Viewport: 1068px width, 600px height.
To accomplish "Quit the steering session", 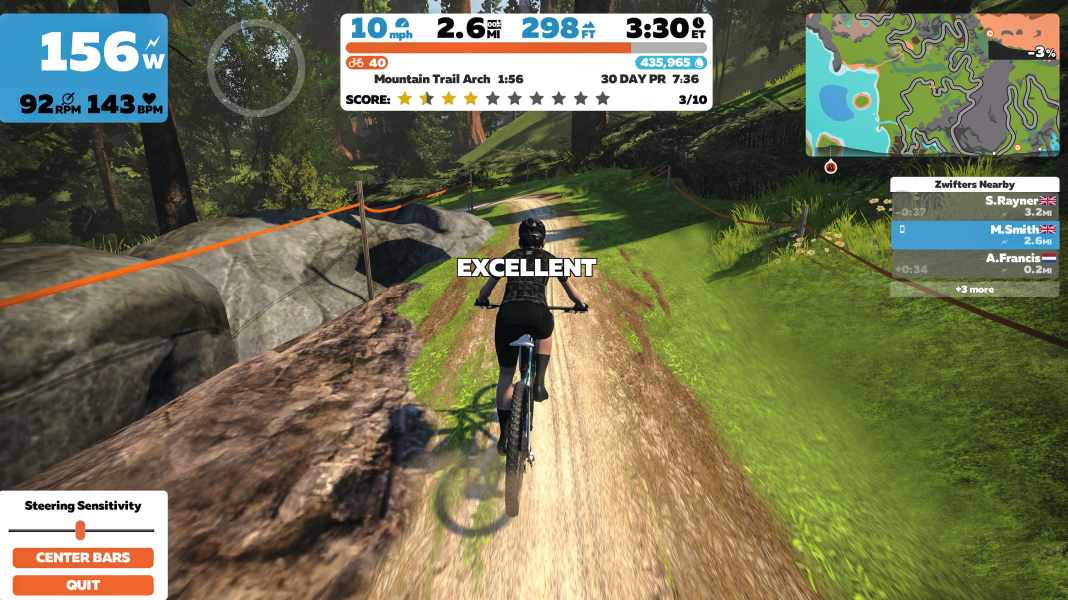I will pos(83,585).
